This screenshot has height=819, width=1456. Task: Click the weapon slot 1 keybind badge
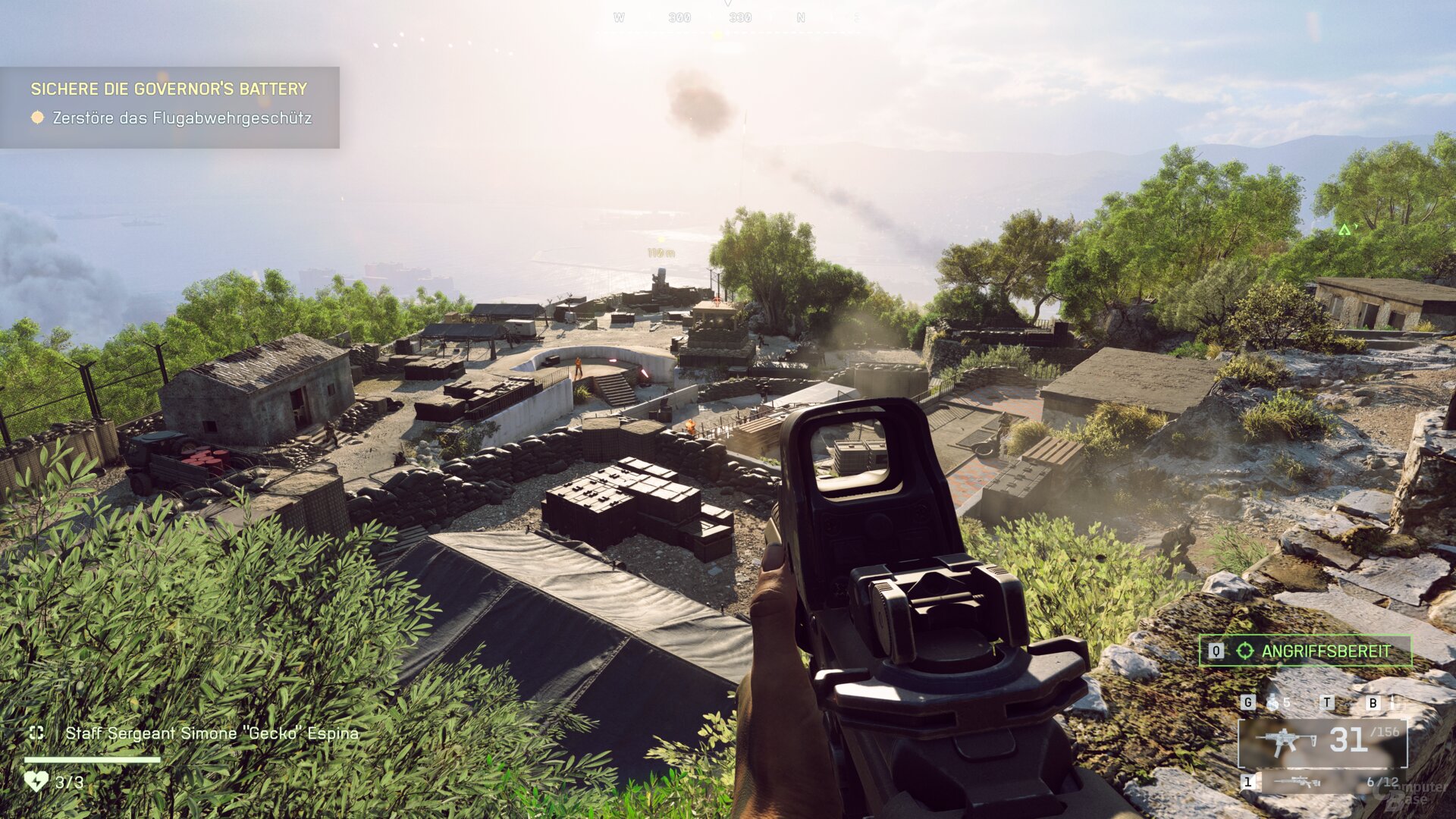tap(1248, 781)
